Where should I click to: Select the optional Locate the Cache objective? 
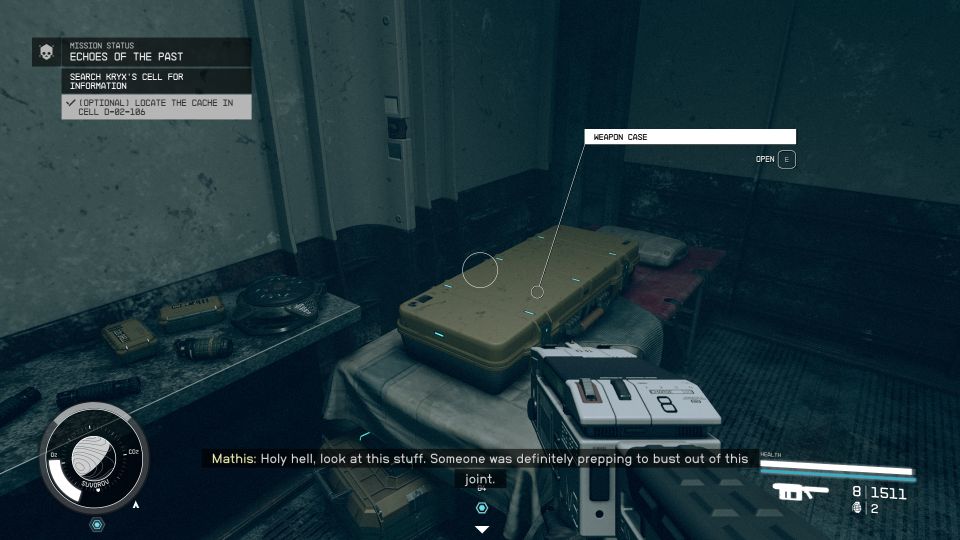(155, 107)
